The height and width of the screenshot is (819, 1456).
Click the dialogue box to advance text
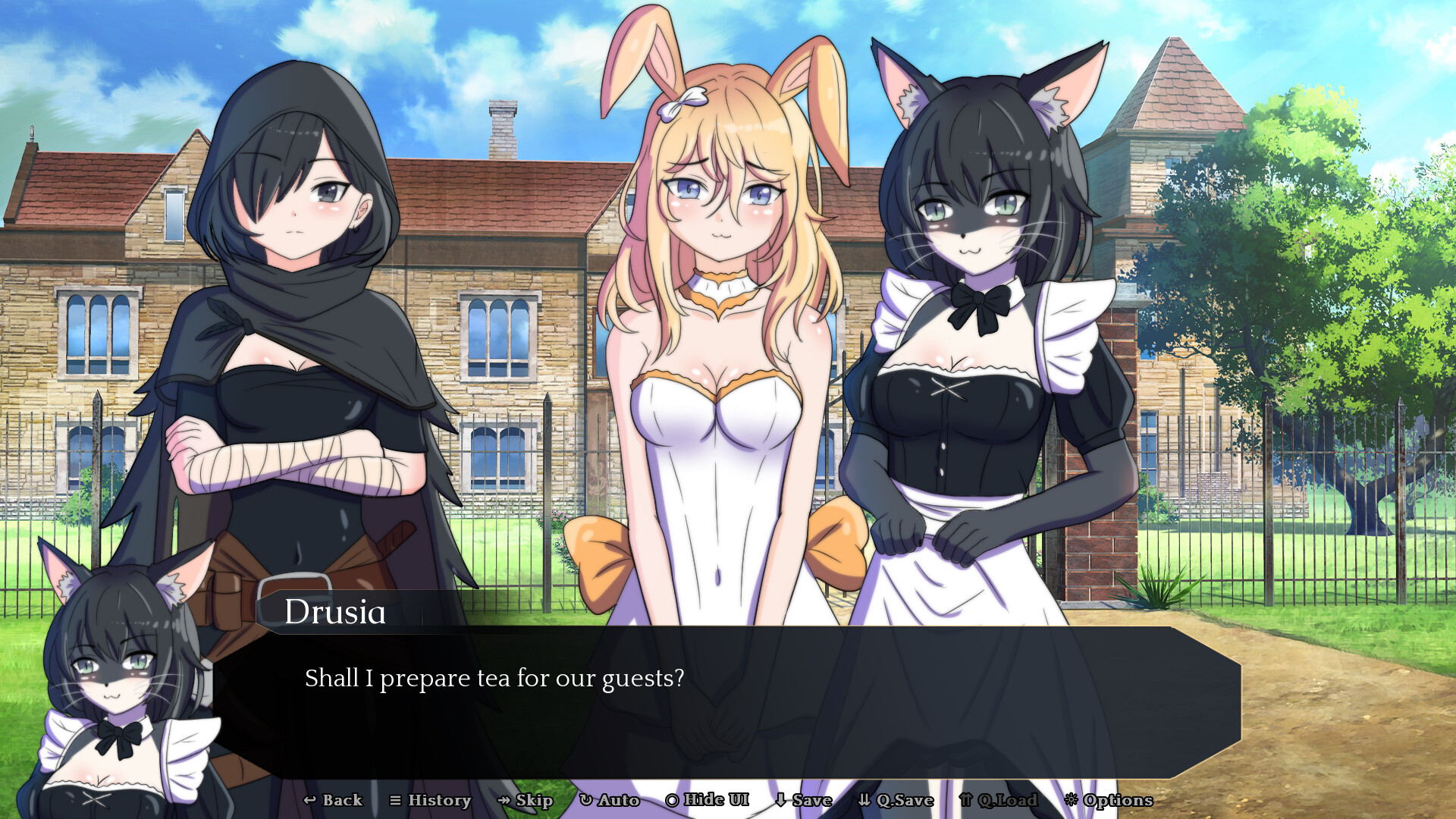click(720, 705)
